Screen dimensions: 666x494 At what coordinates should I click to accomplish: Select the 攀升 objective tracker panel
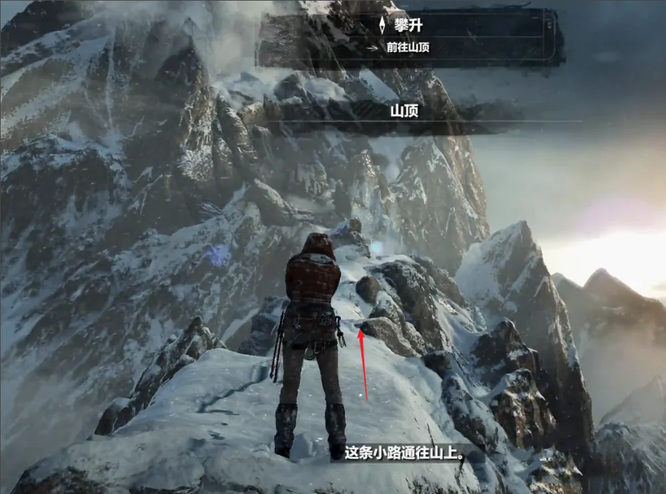406,37
